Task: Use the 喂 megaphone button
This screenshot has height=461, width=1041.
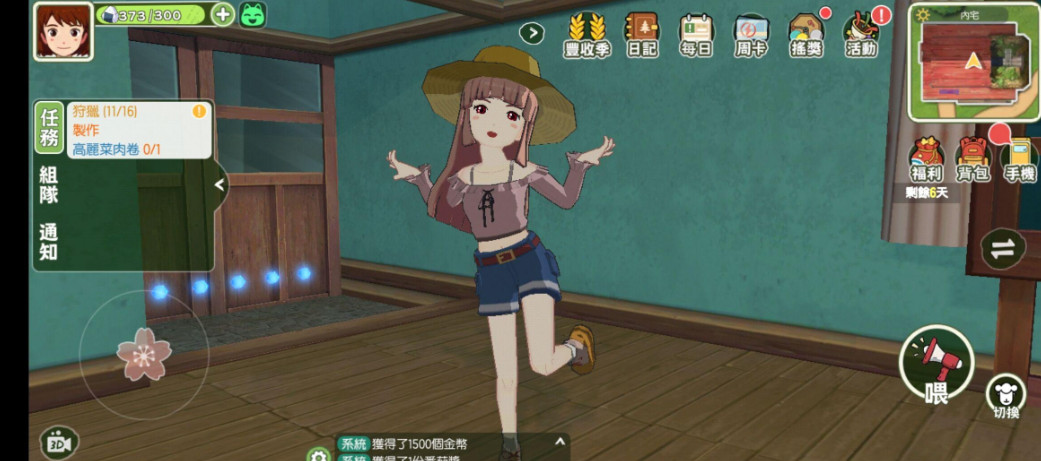Action: [x=936, y=364]
